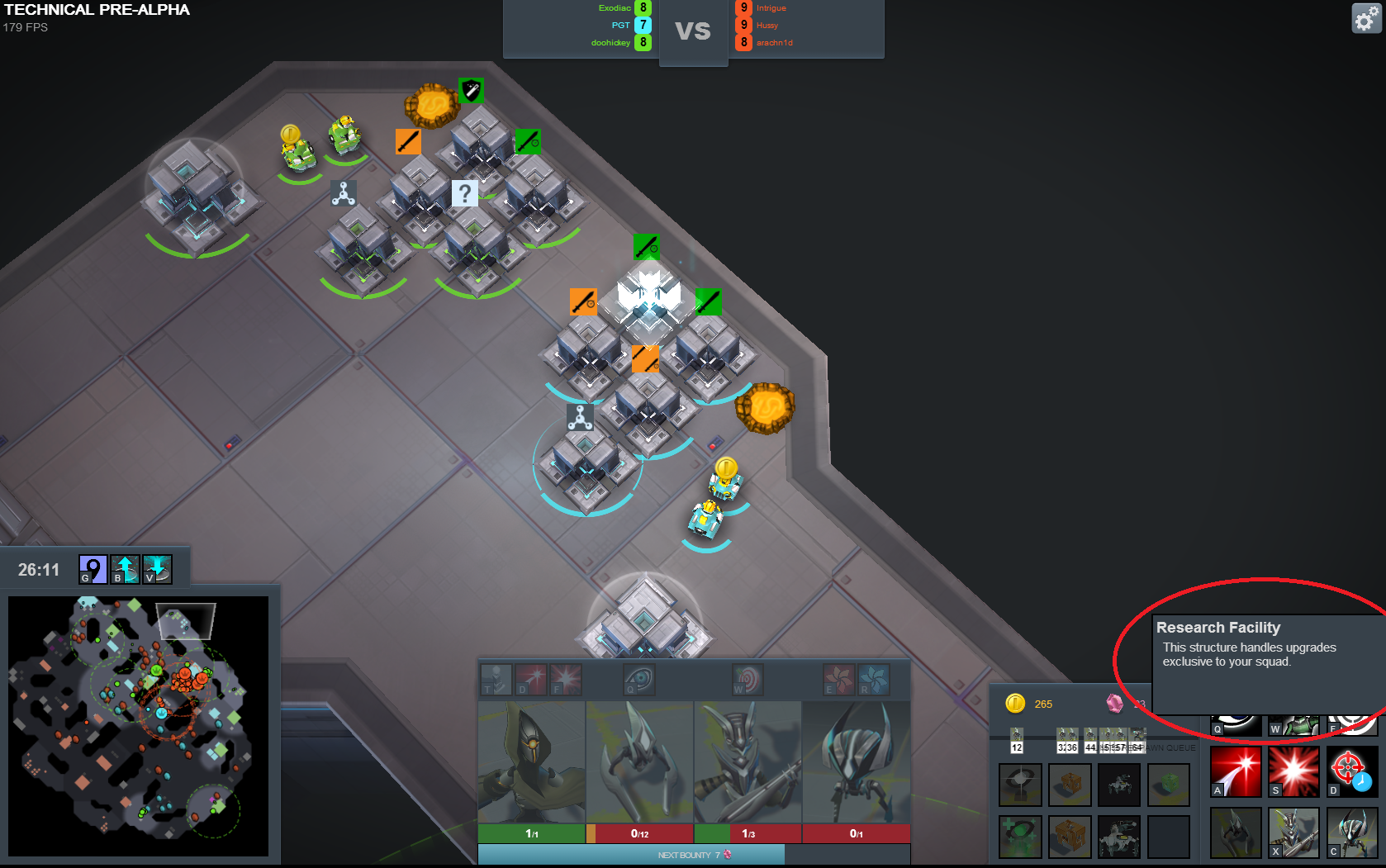Choose the rifle soldier unit portrait
The width and height of the screenshot is (1386, 868).
click(748, 761)
